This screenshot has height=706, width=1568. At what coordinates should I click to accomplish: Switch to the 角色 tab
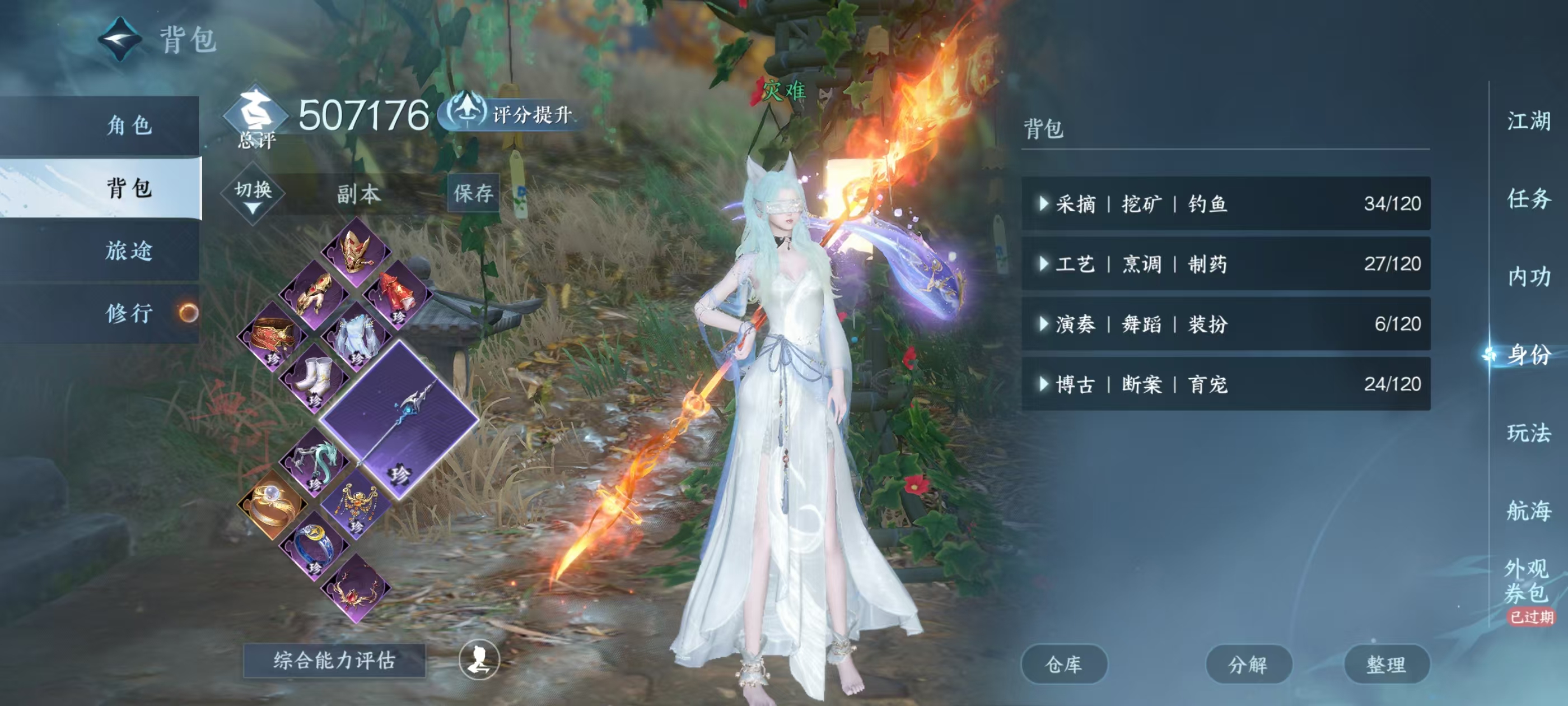coord(129,126)
